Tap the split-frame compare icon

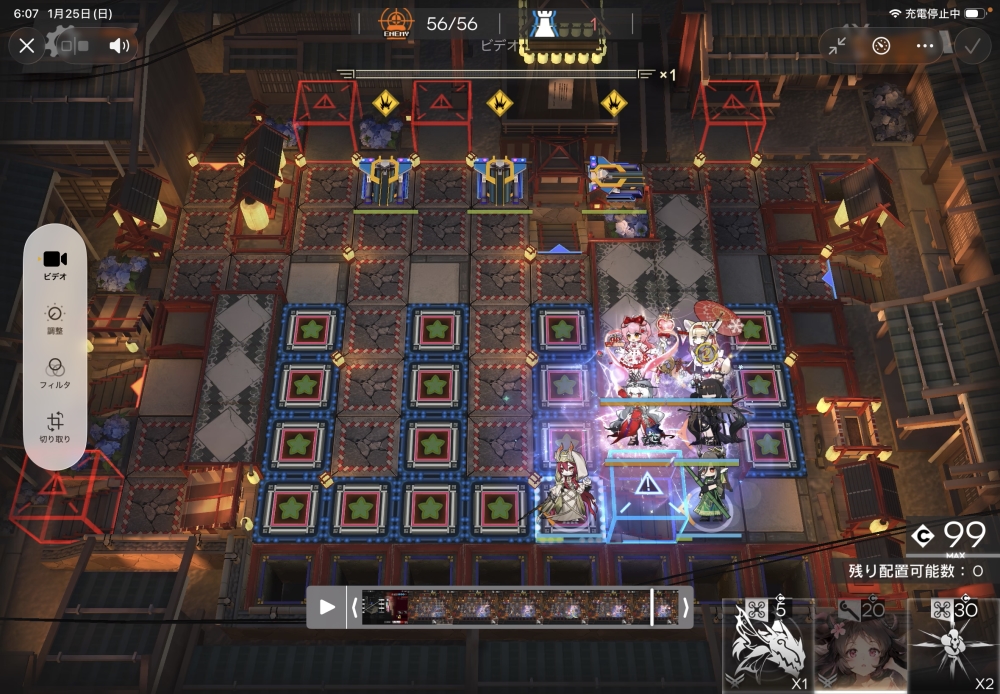click(74, 45)
